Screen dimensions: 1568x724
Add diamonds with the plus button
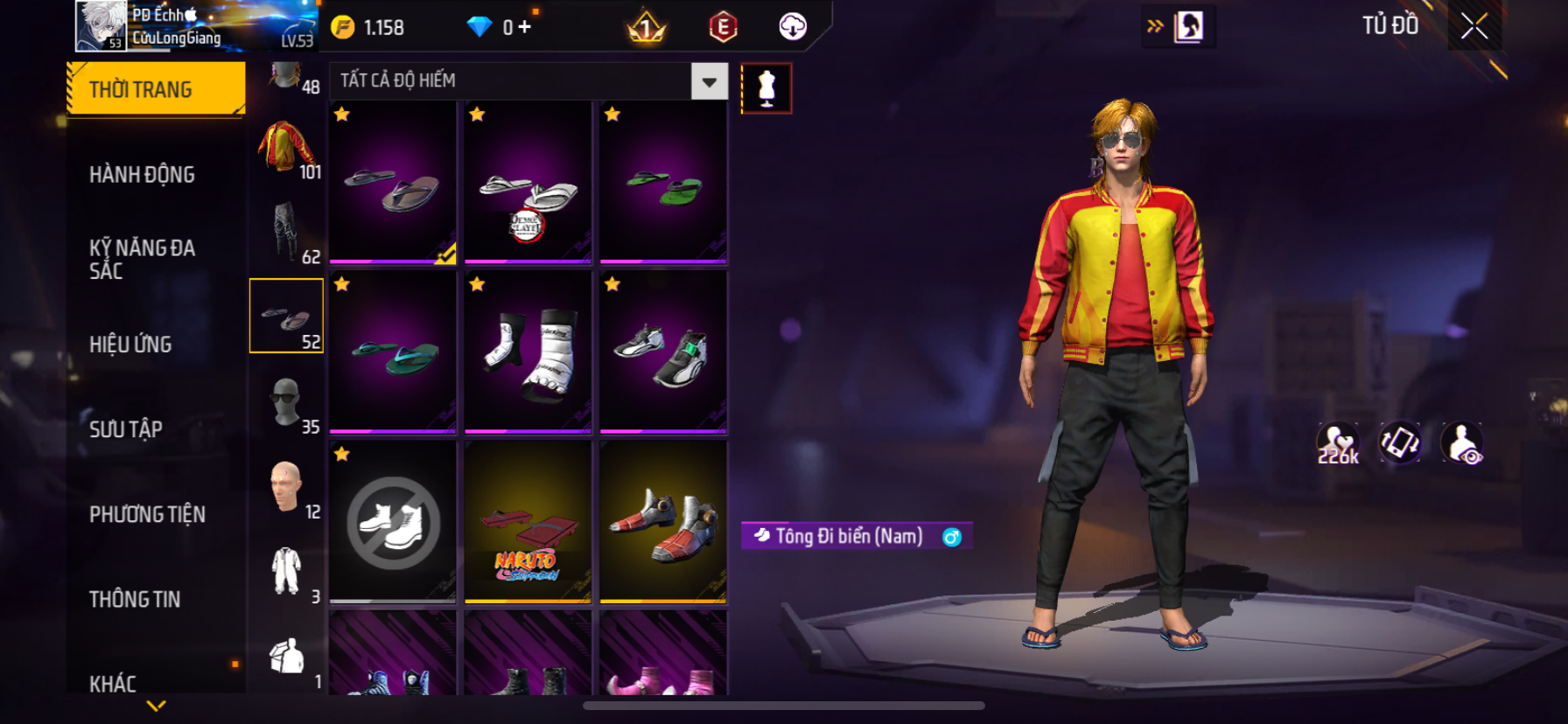(x=524, y=27)
